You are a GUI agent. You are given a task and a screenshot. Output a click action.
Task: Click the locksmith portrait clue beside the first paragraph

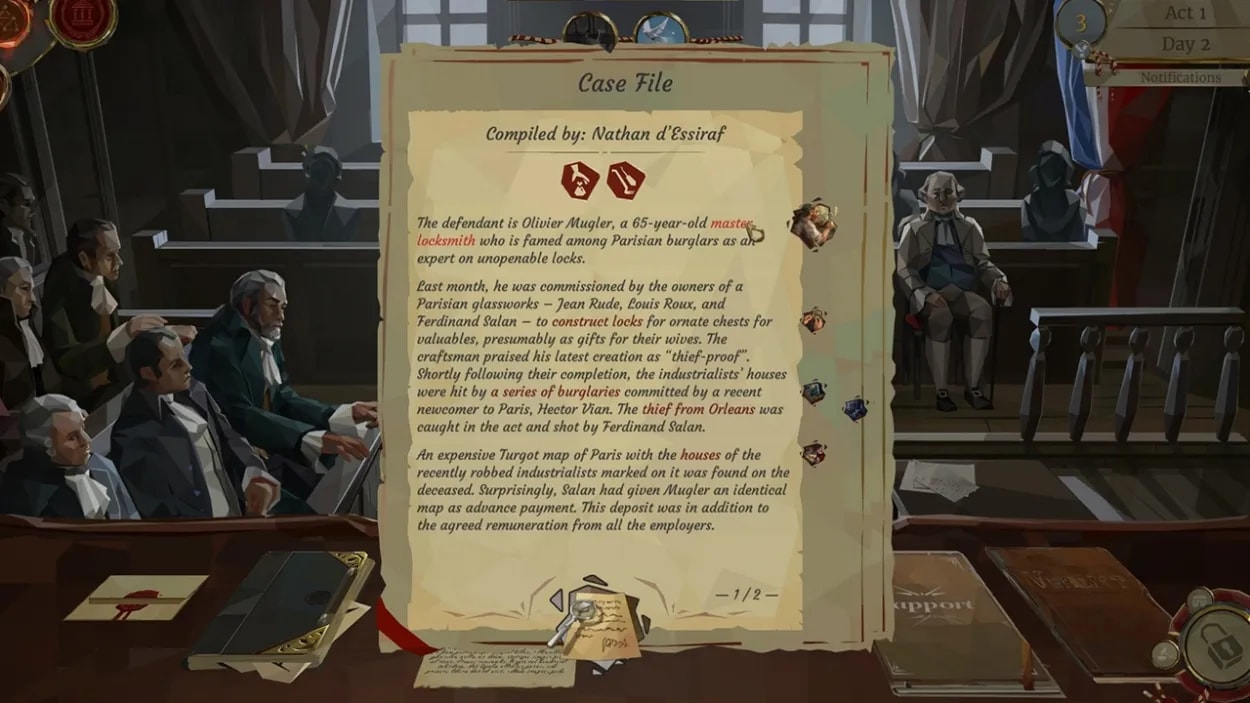(813, 224)
